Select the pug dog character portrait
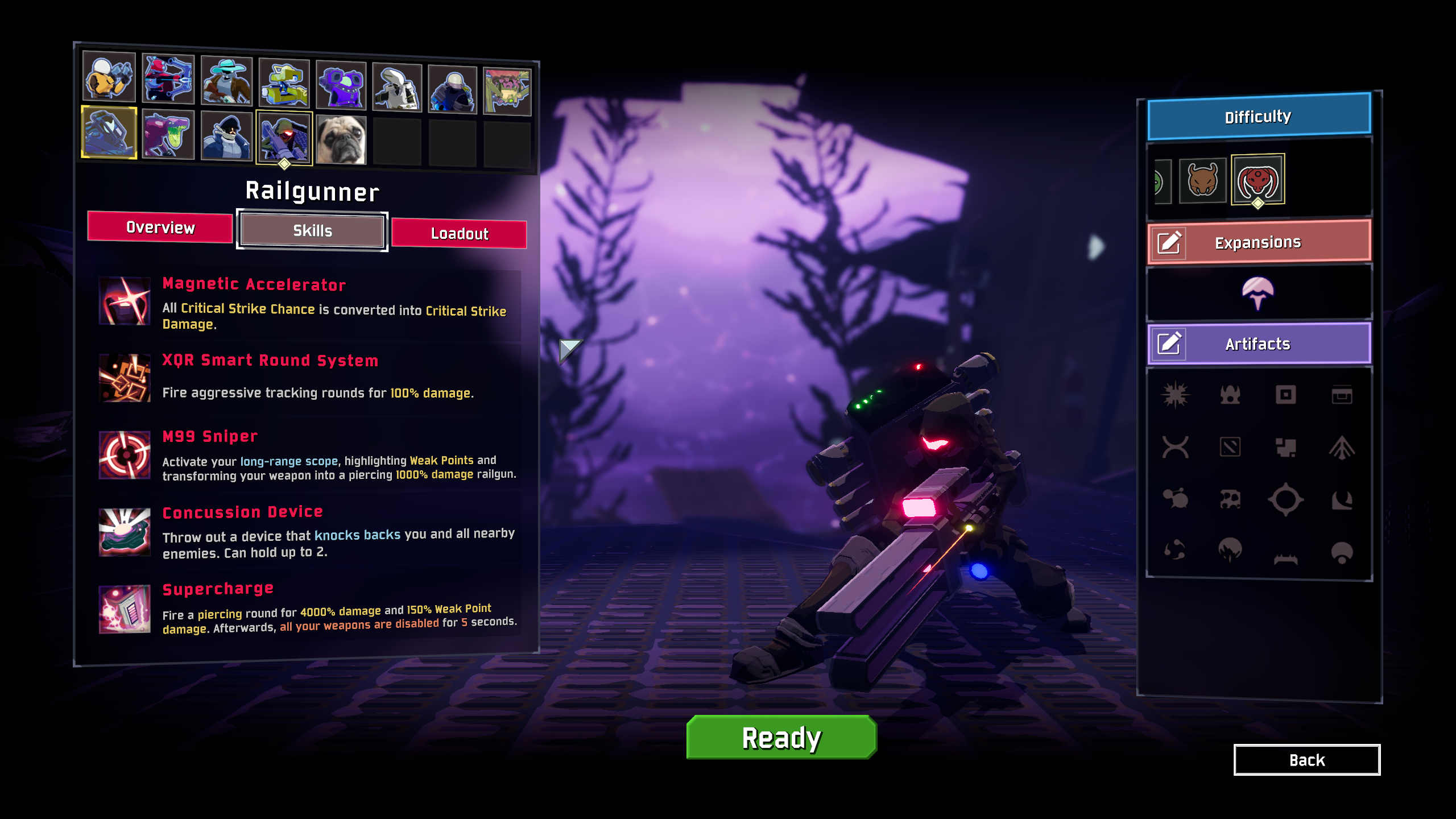The width and height of the screenshot is (1456, 819). 341,140
